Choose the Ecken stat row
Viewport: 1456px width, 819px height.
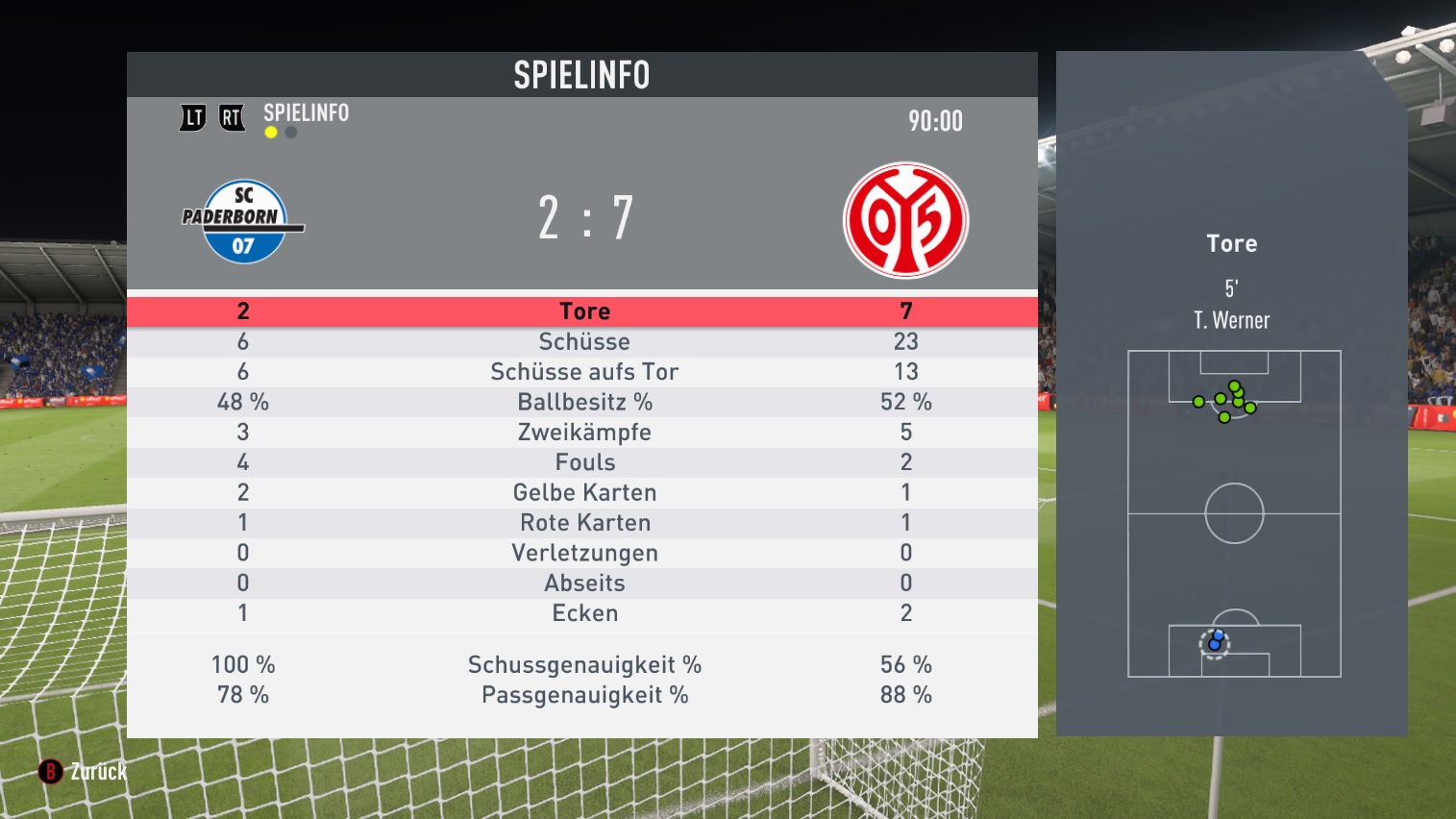[583, 613]
